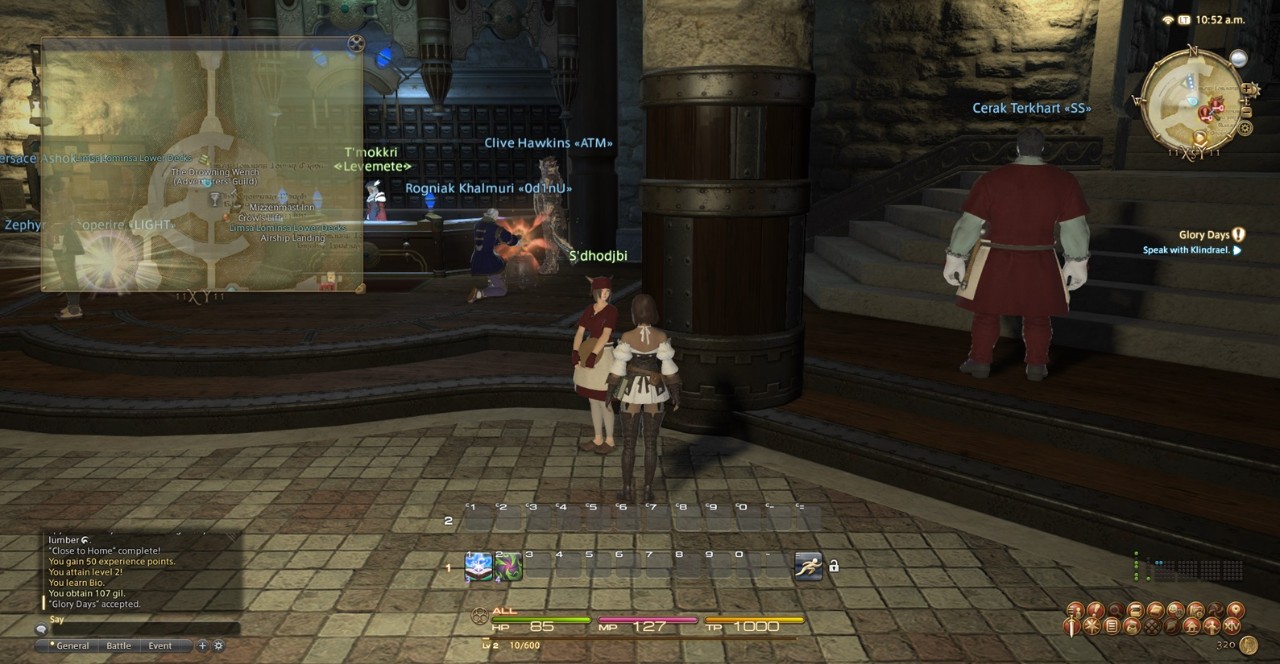
Task: Add a new chat tab with plus button
Action: pos(202,646)
